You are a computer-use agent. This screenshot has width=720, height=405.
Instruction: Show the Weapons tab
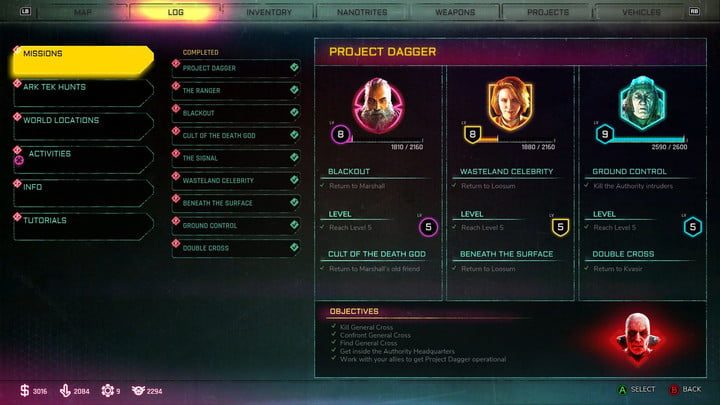coord(455,12)
